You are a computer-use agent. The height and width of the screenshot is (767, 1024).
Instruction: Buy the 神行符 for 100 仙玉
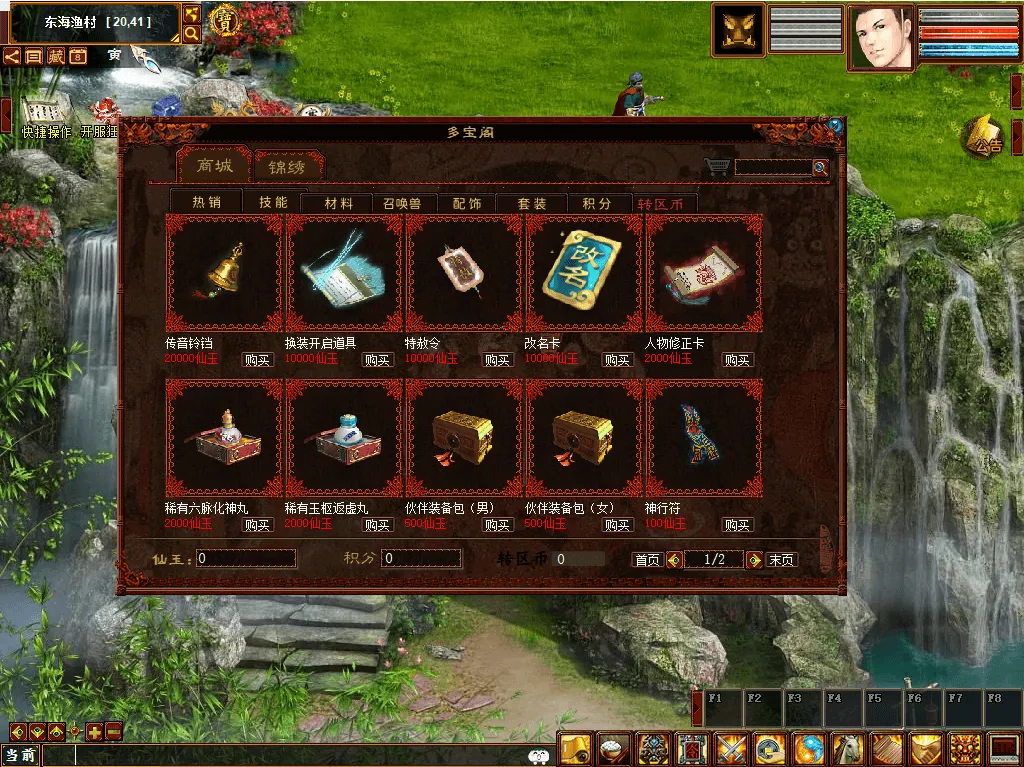click(737, 525)
